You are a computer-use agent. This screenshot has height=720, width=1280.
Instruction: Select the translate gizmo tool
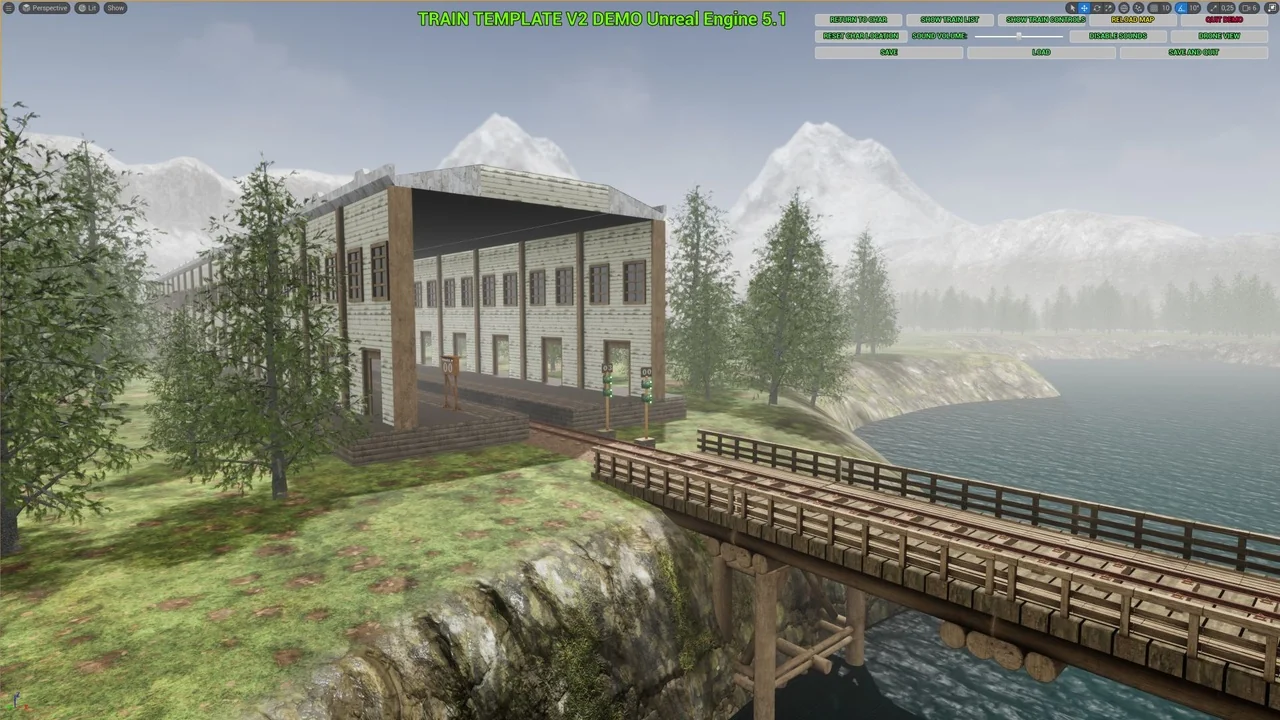point(1084,8)
